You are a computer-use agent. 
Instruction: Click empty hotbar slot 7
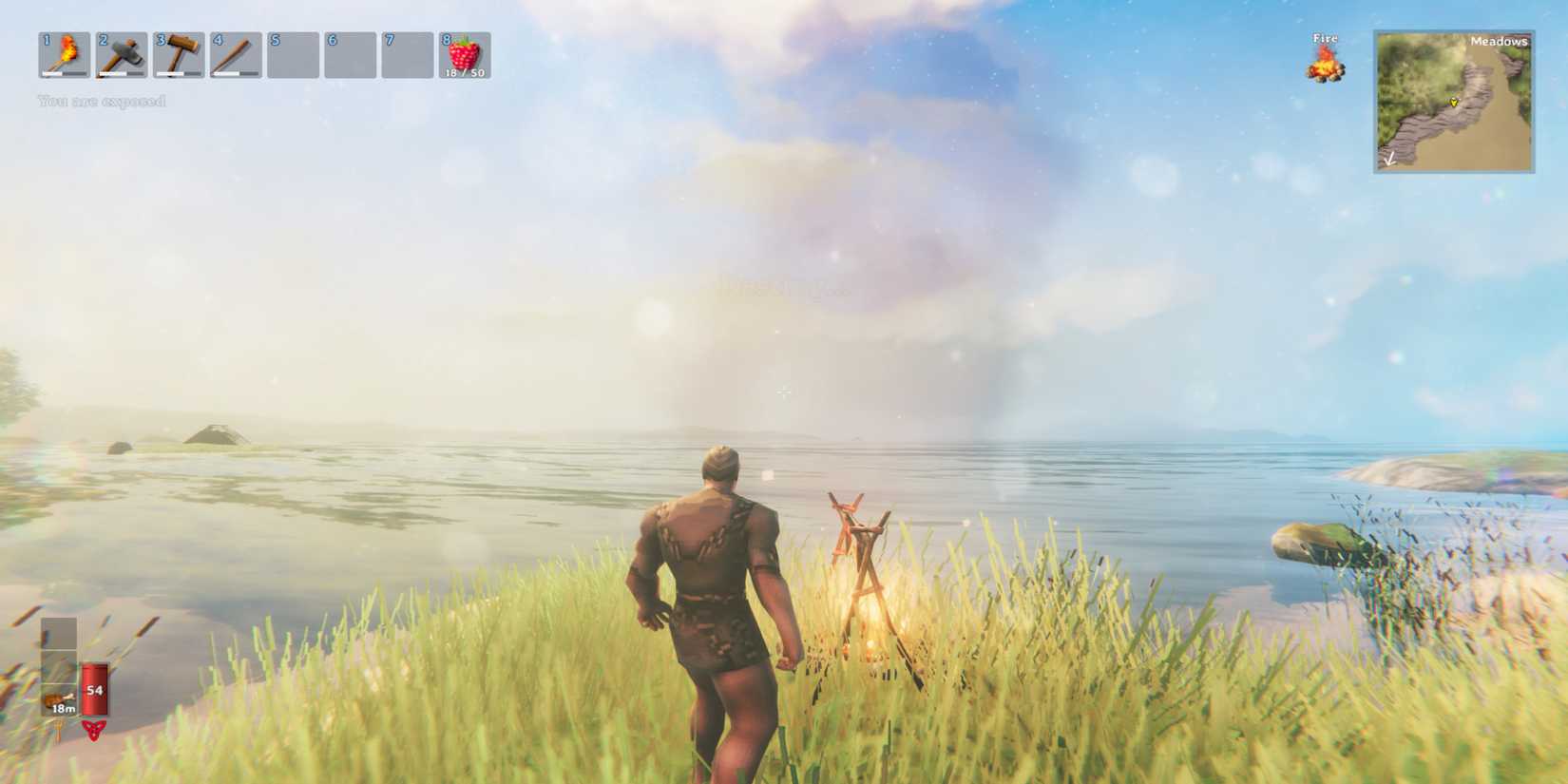[x=409, y=55]
